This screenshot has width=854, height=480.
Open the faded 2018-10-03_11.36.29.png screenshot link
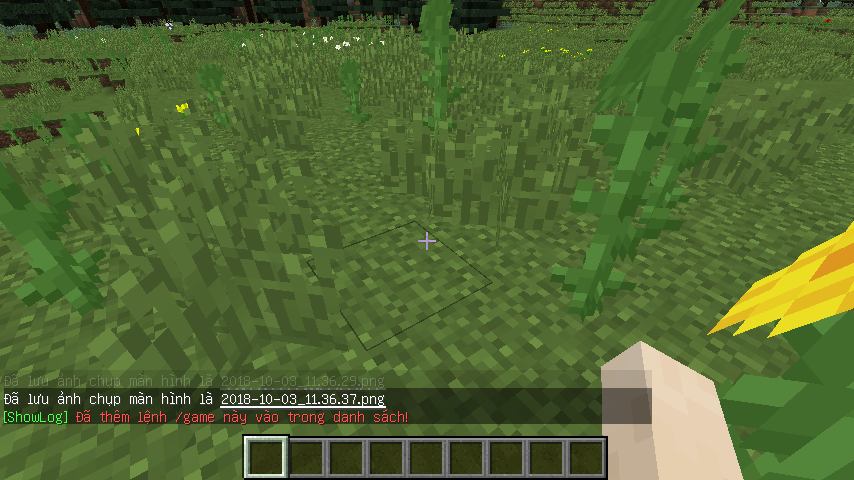click(x=302, y=382)
